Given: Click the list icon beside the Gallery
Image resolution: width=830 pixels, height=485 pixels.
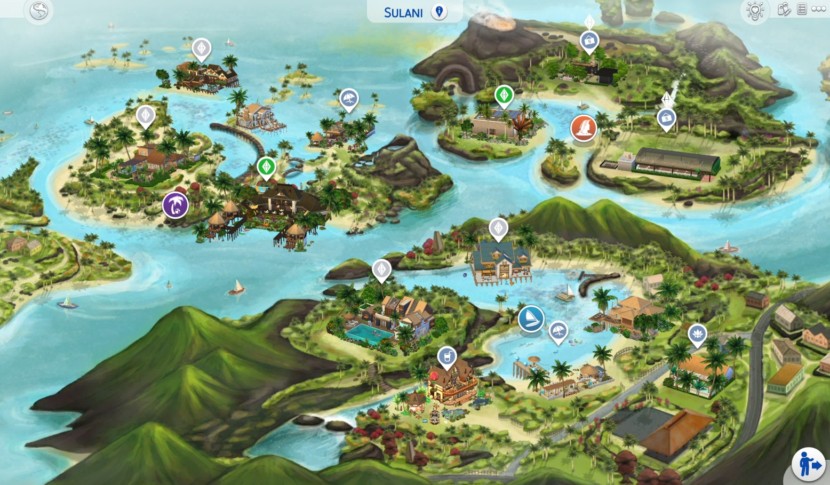Looking at the screenshot, I should pos(801,10).
